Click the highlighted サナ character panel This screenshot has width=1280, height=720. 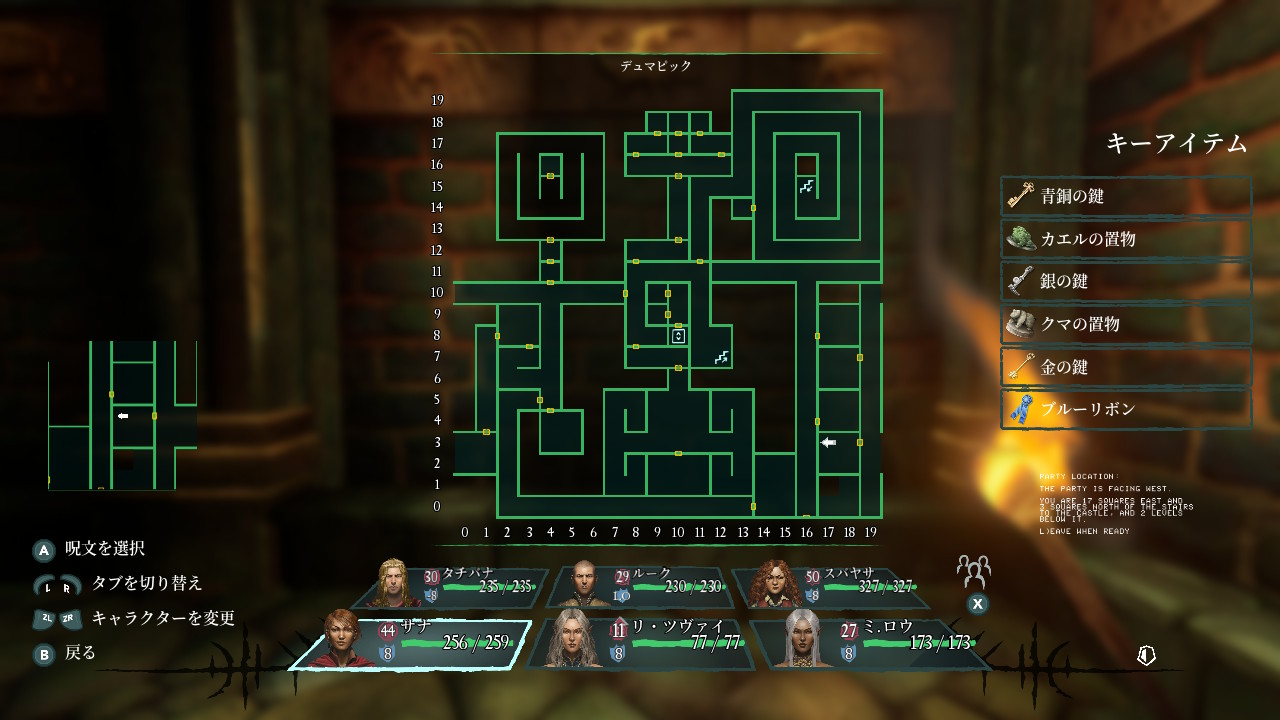pyautogui.click(x=410, y=643)
